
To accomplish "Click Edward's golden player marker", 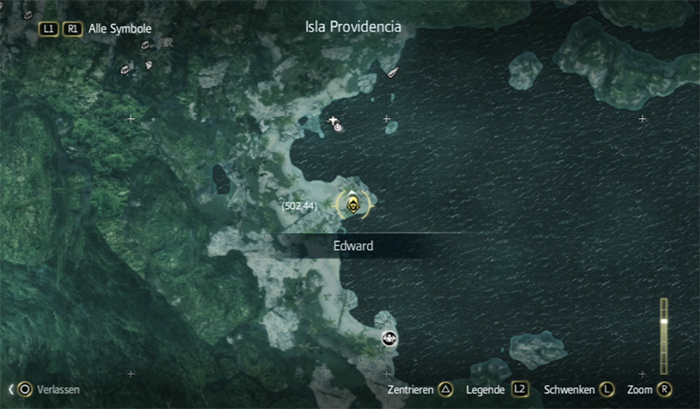I will pos(353,205).
